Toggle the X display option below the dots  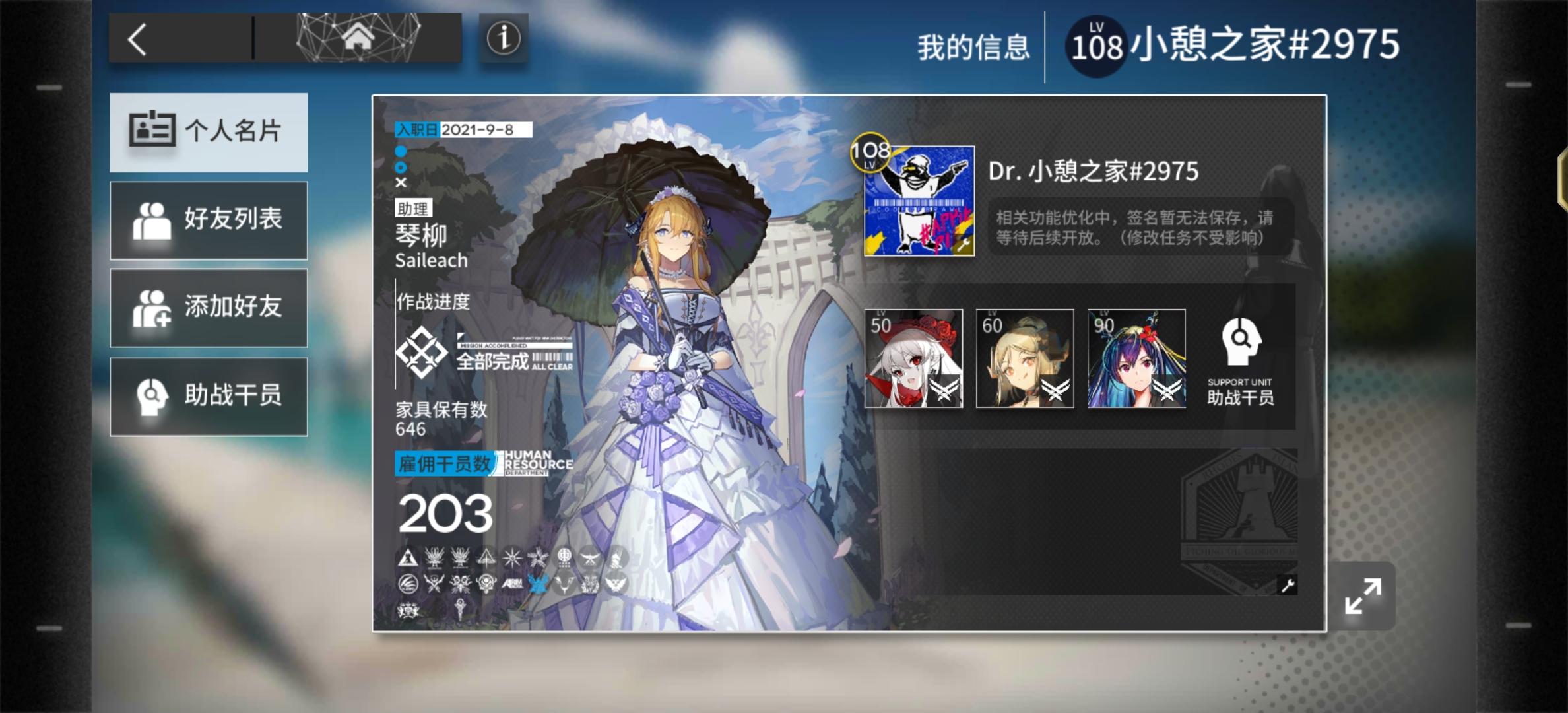point(401,182)
